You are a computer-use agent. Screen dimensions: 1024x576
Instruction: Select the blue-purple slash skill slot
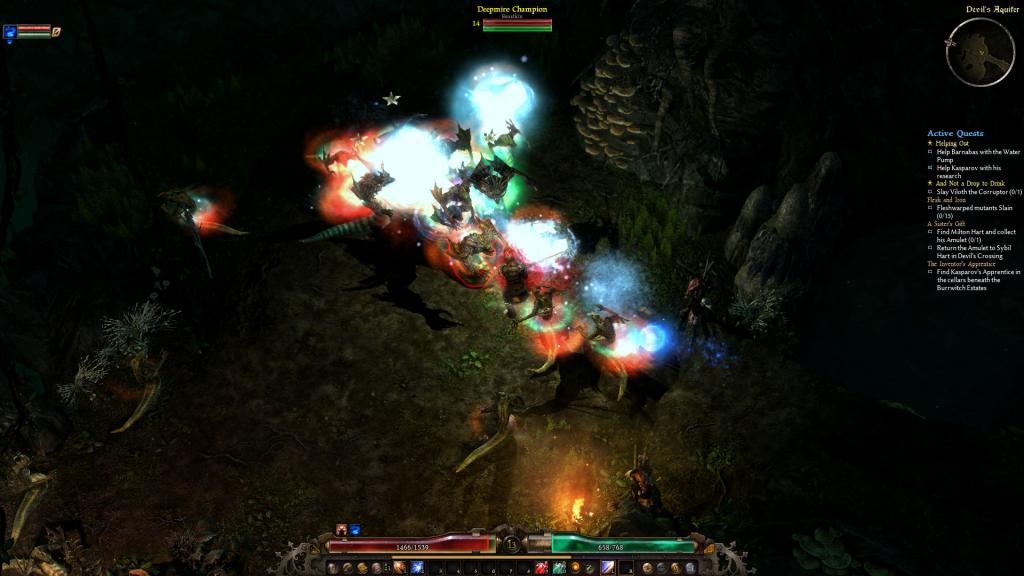coord(609,568)
